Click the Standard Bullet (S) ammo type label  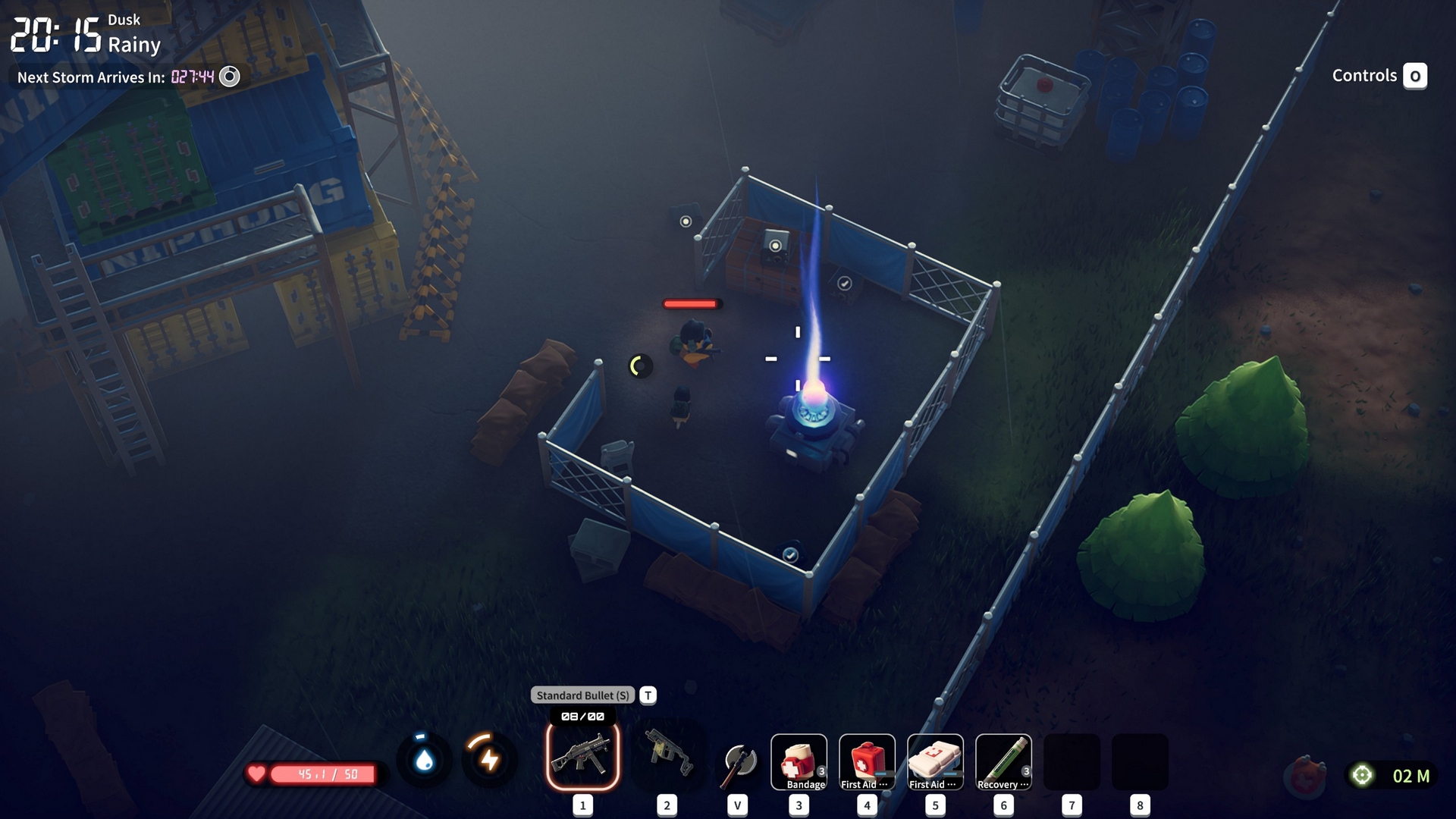pyautogui.click(x=582, y=695)
